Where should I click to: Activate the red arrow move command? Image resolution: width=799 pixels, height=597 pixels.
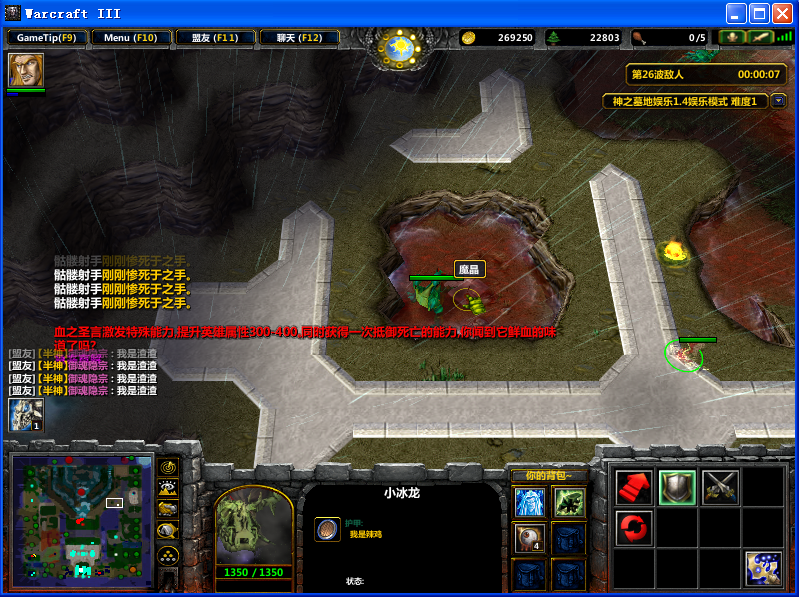pos(634,487)
